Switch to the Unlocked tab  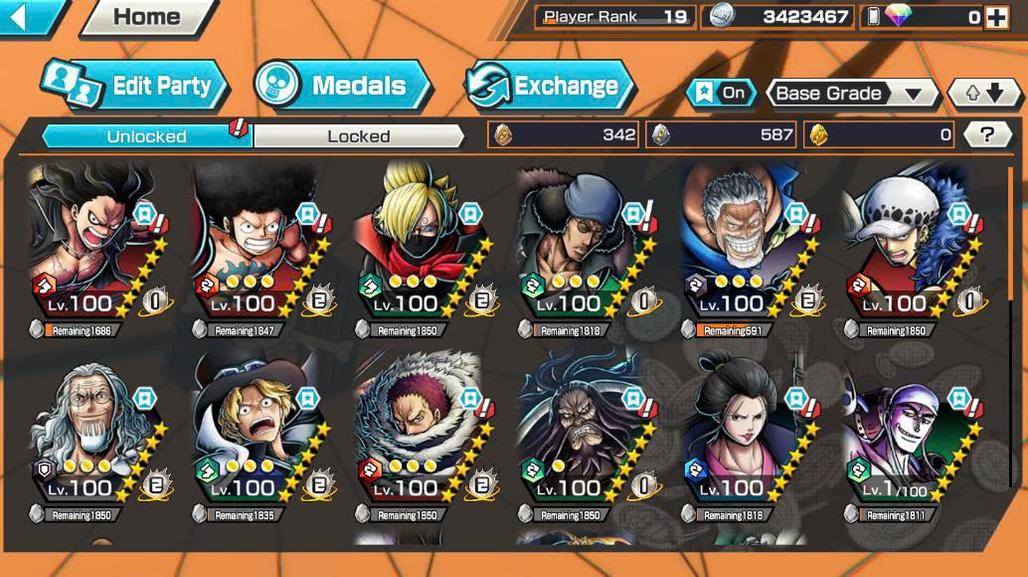[x=146, y=136]
